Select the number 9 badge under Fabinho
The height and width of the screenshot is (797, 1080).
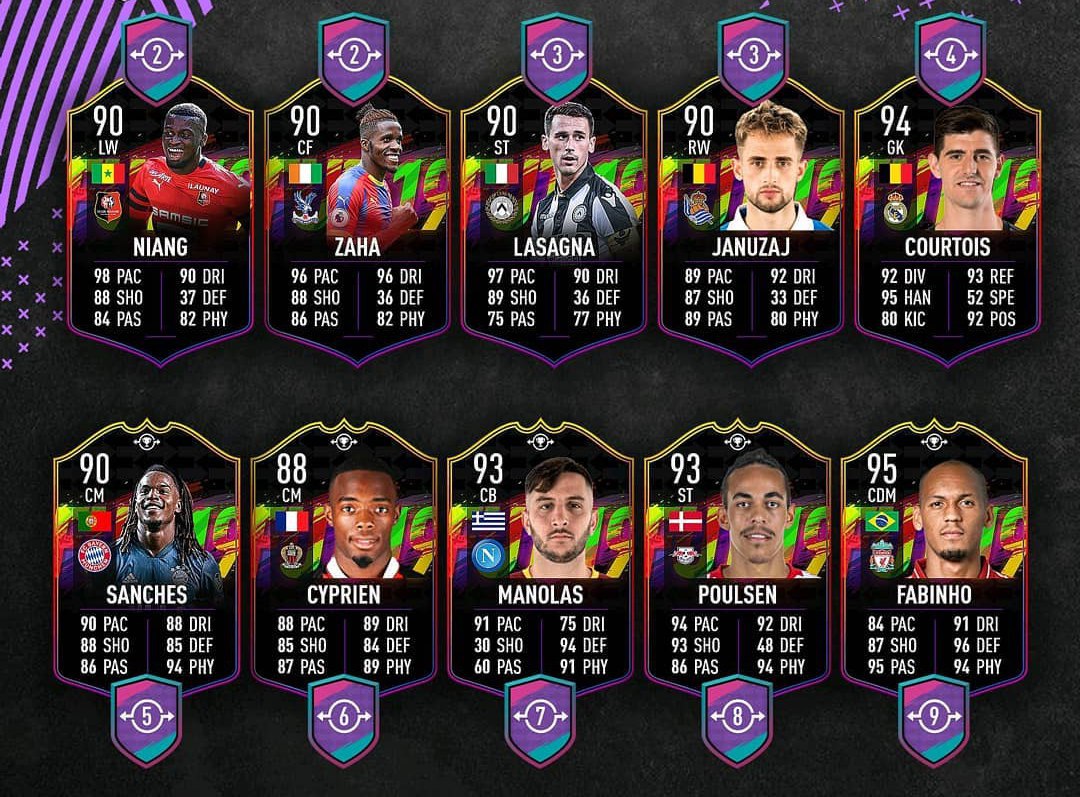(934, 717)
